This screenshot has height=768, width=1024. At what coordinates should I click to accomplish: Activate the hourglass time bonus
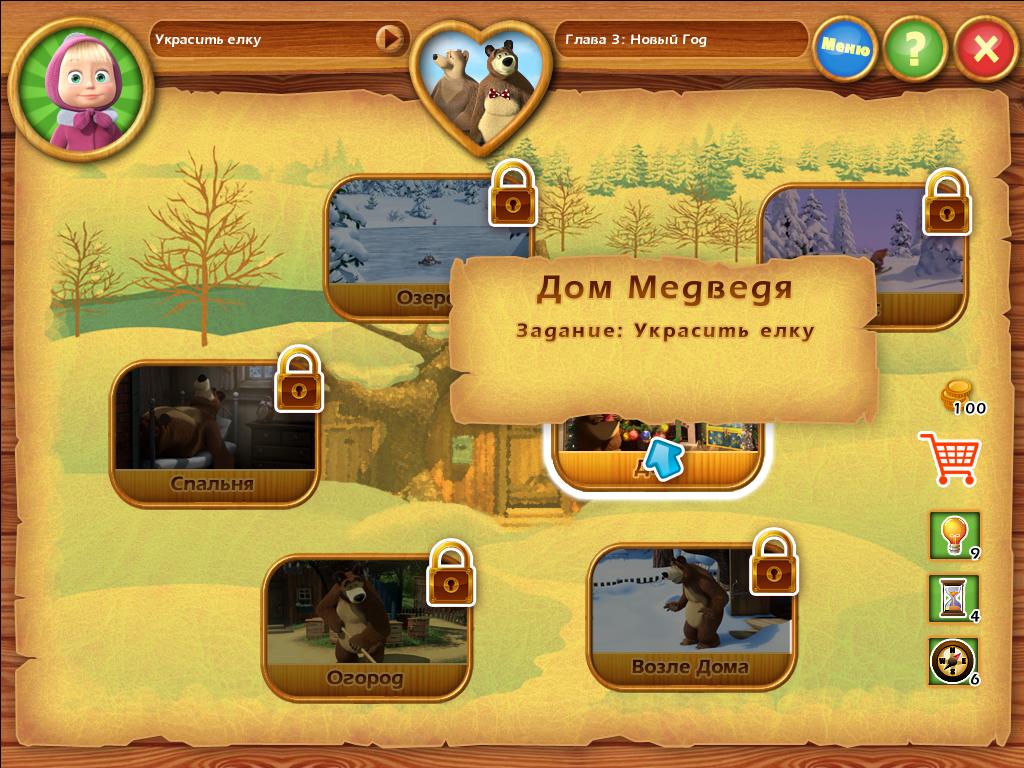pyautogui.click(x=953, y=597)
